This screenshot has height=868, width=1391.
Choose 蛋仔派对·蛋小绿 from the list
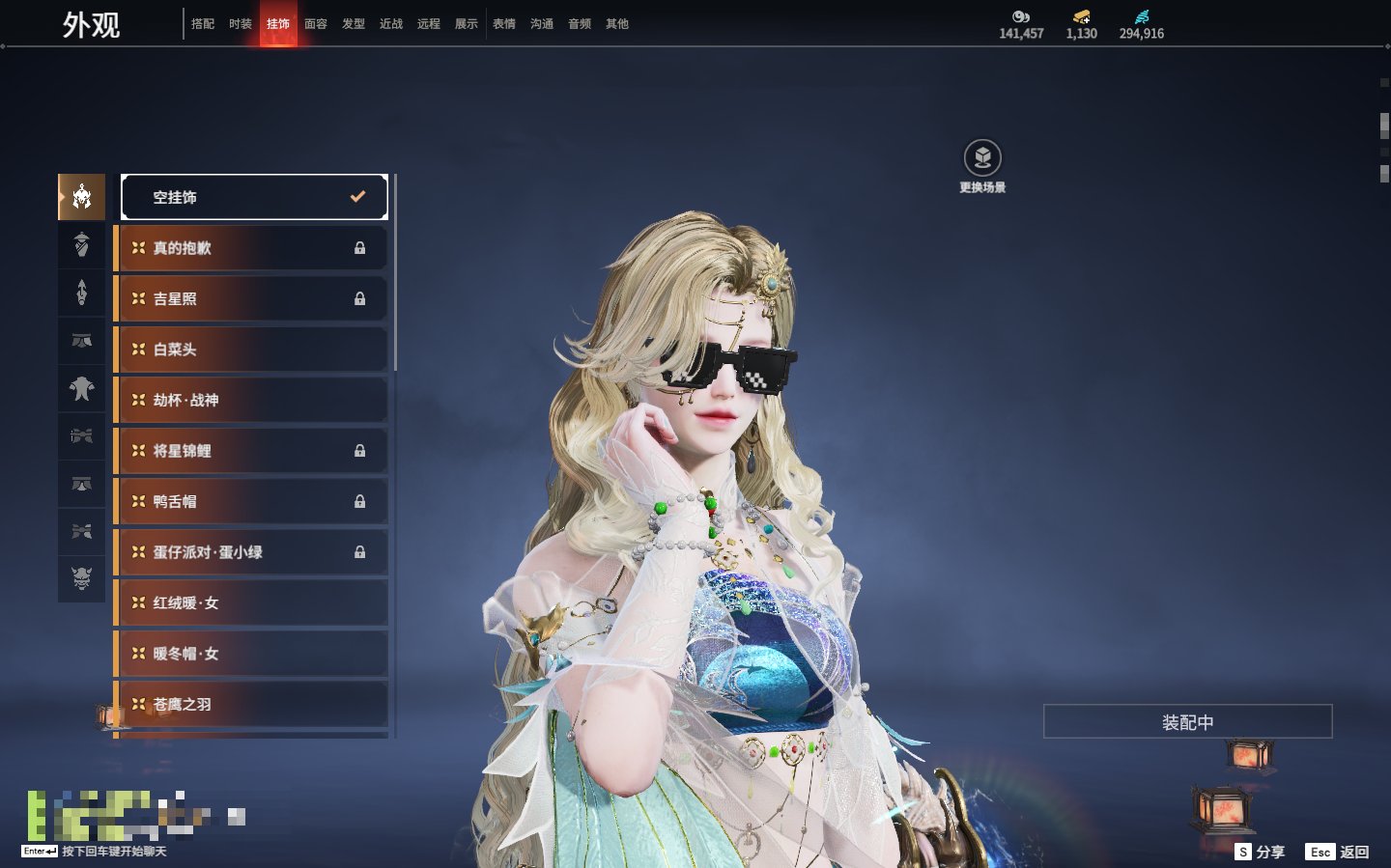click(251, 552)
